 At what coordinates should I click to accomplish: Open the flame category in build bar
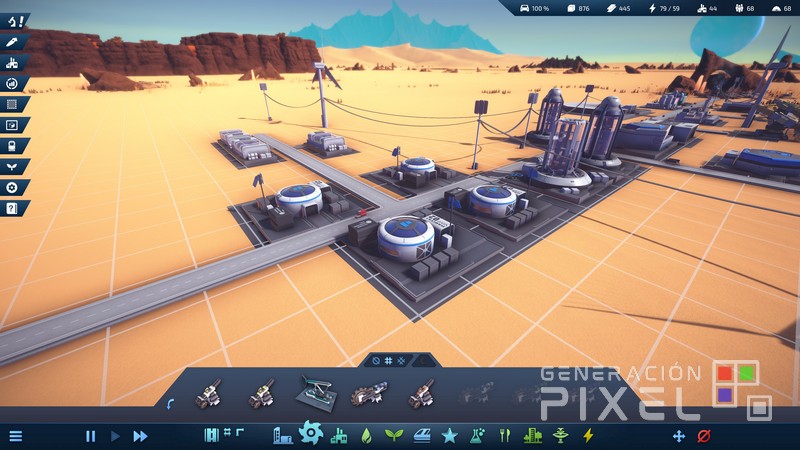pos(366,436)
